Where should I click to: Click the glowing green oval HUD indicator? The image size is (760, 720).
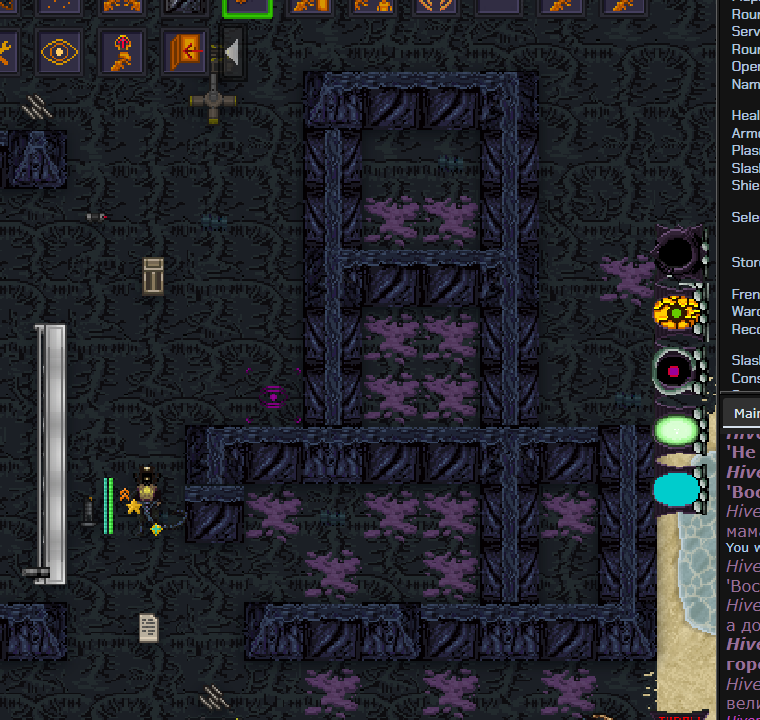pyautogui.click(x=676, y=431)
